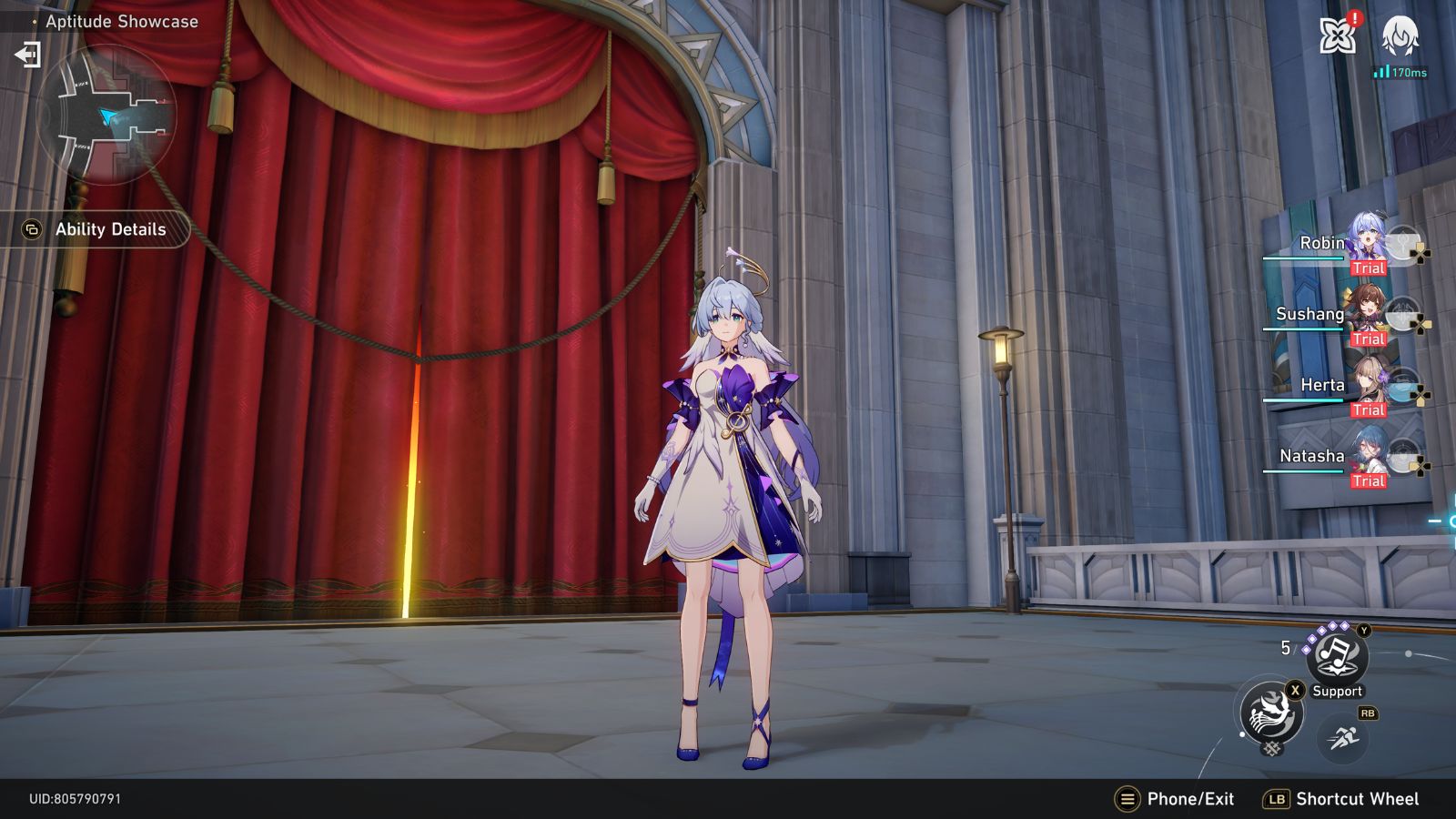Switch to Herta in the party list
1456x819 pixels.
coord(1324,385)
